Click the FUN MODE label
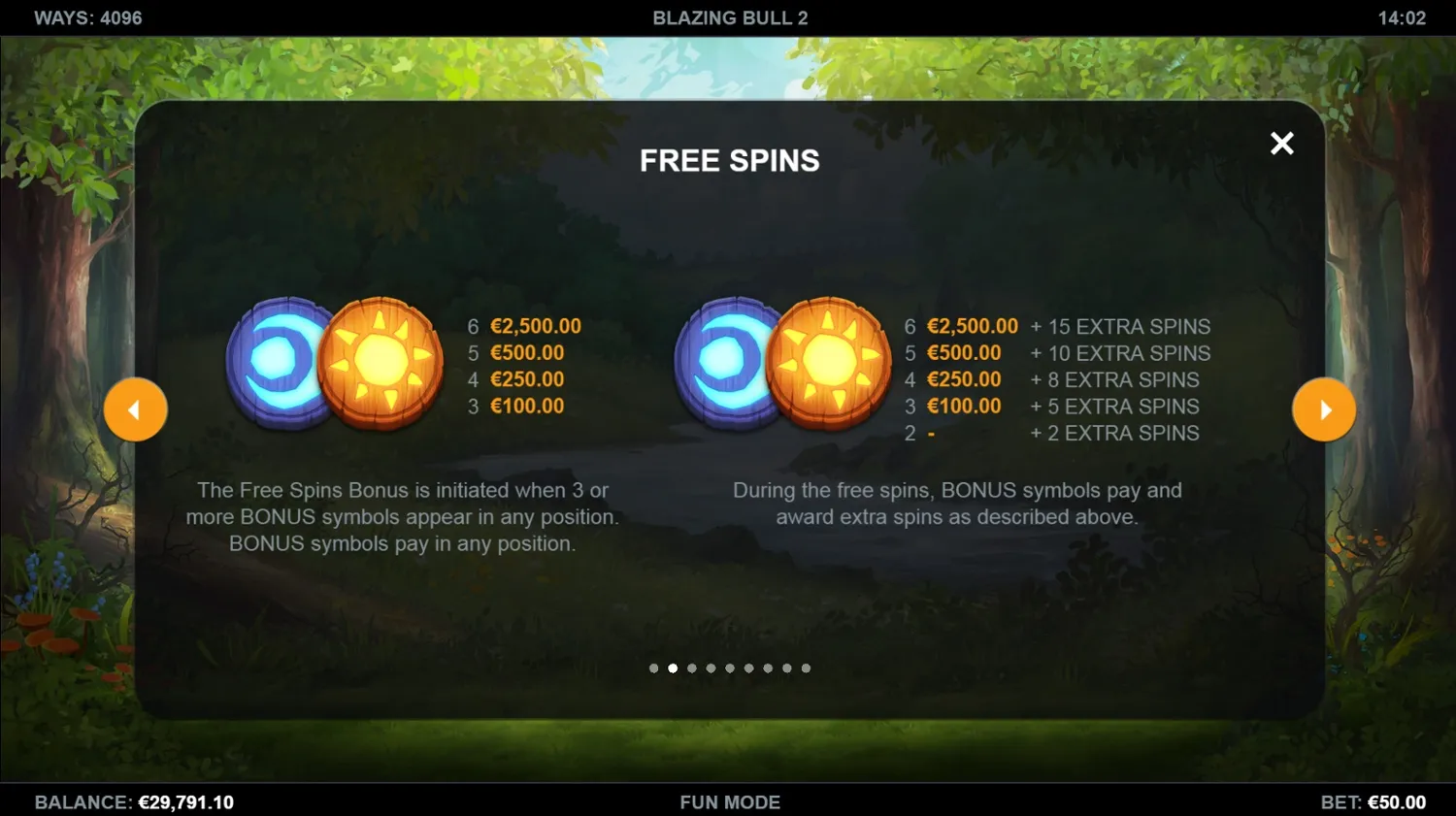Image resolution: width=1456 pixels, height=816 pixels. pyautogui.click(x=729, y=802)
